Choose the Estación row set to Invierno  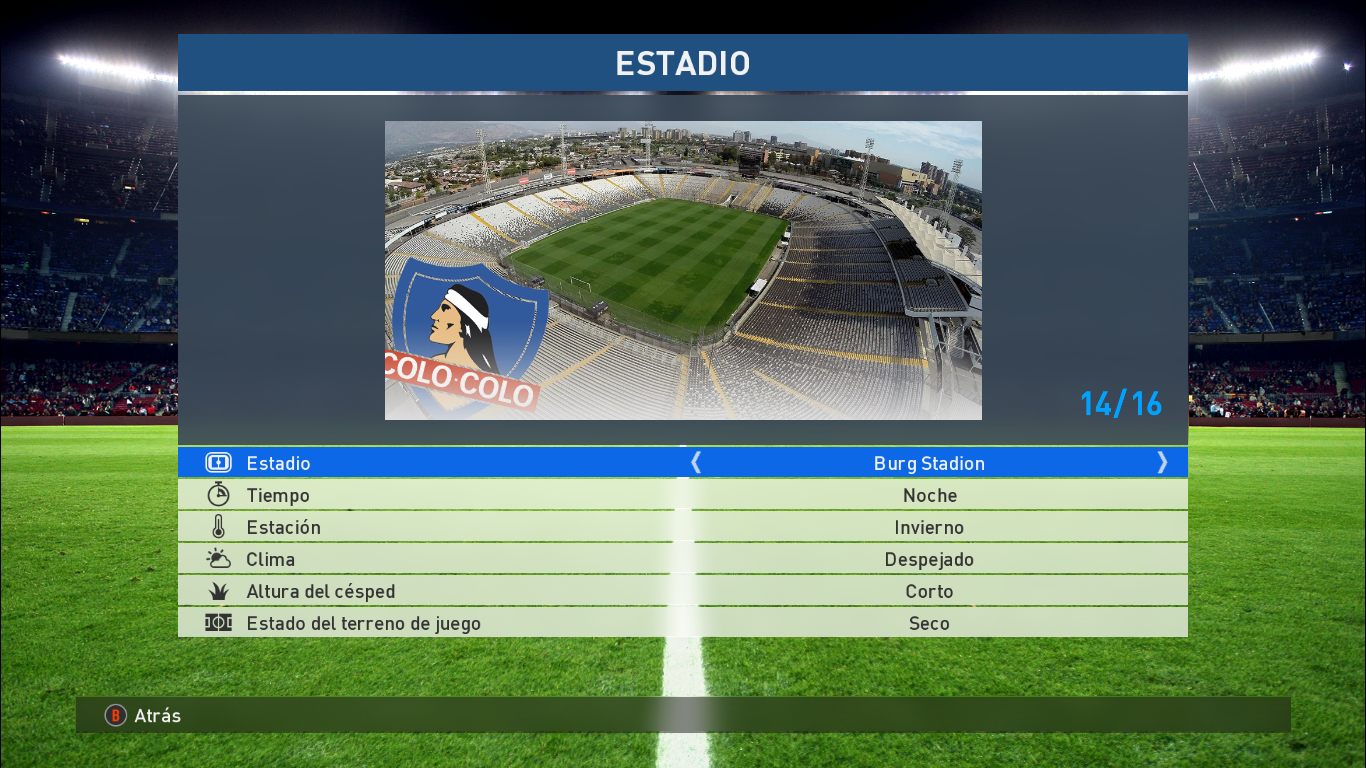click(x=682, y=527)
